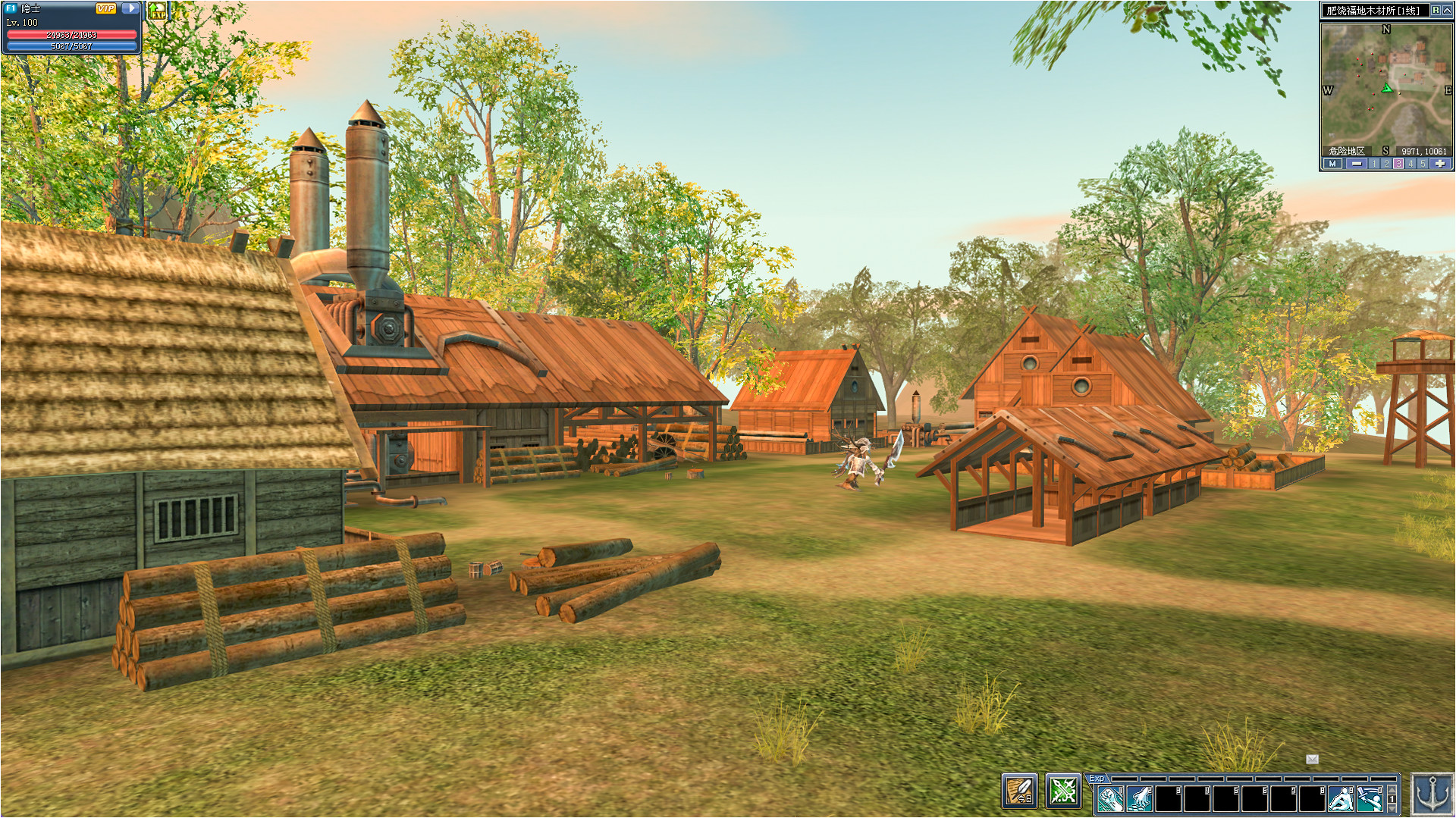Image resolution: width=1456 pixels, height=818 pixels.
Task: Toggle the world map with the M button
Action: (x=1332, y=164)
